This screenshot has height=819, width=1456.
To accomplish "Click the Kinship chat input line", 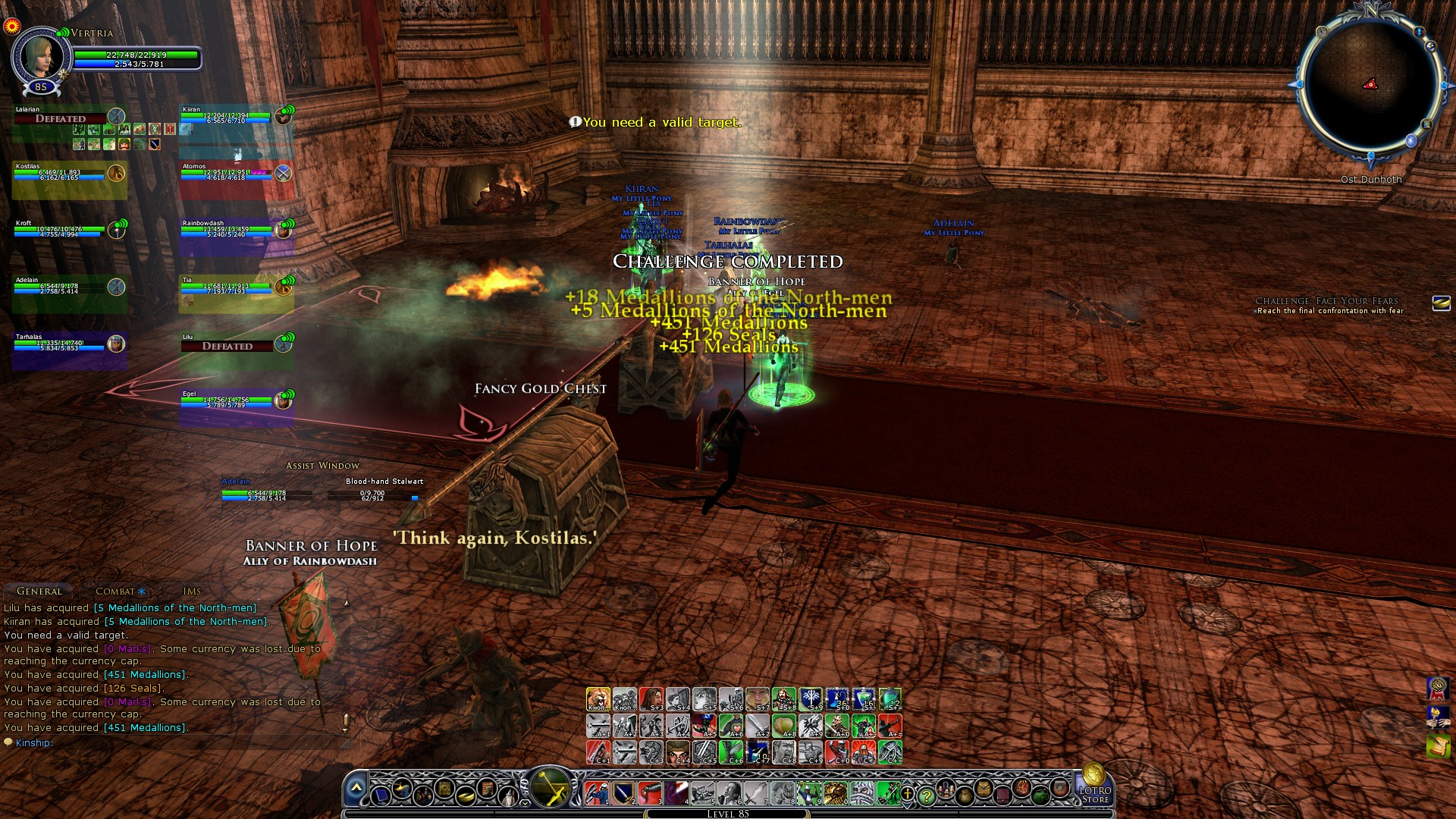I will point(174,743).
